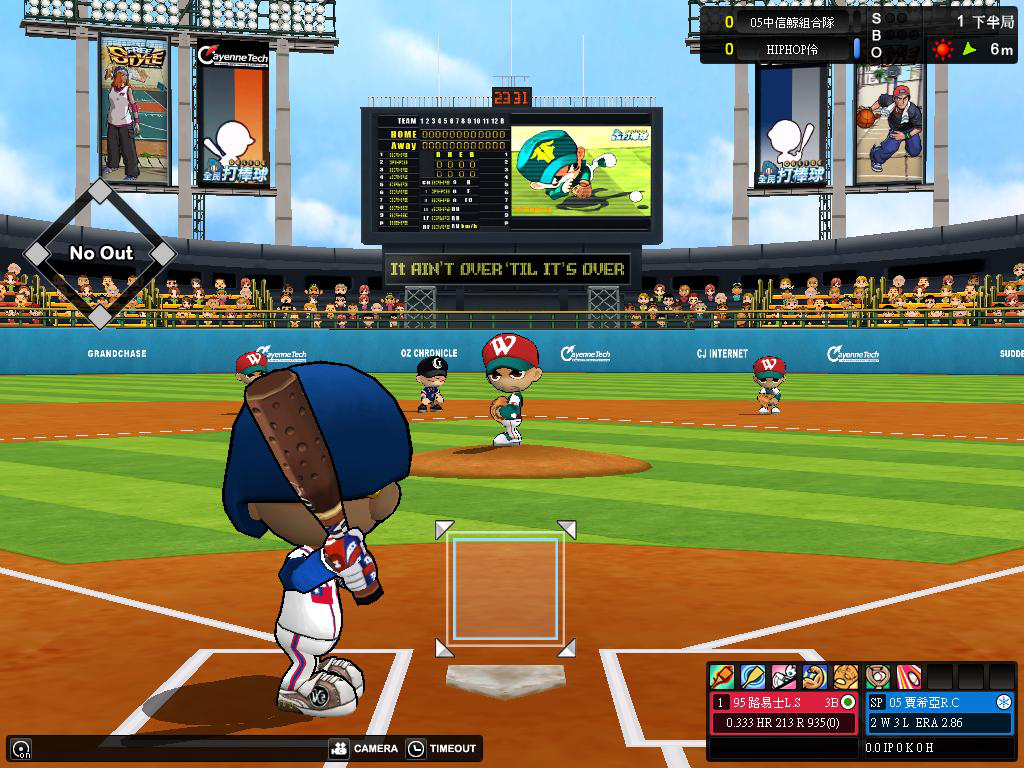
Task: Open pitcher 賈希亞R.C info panel
Action: coord(939,702)
